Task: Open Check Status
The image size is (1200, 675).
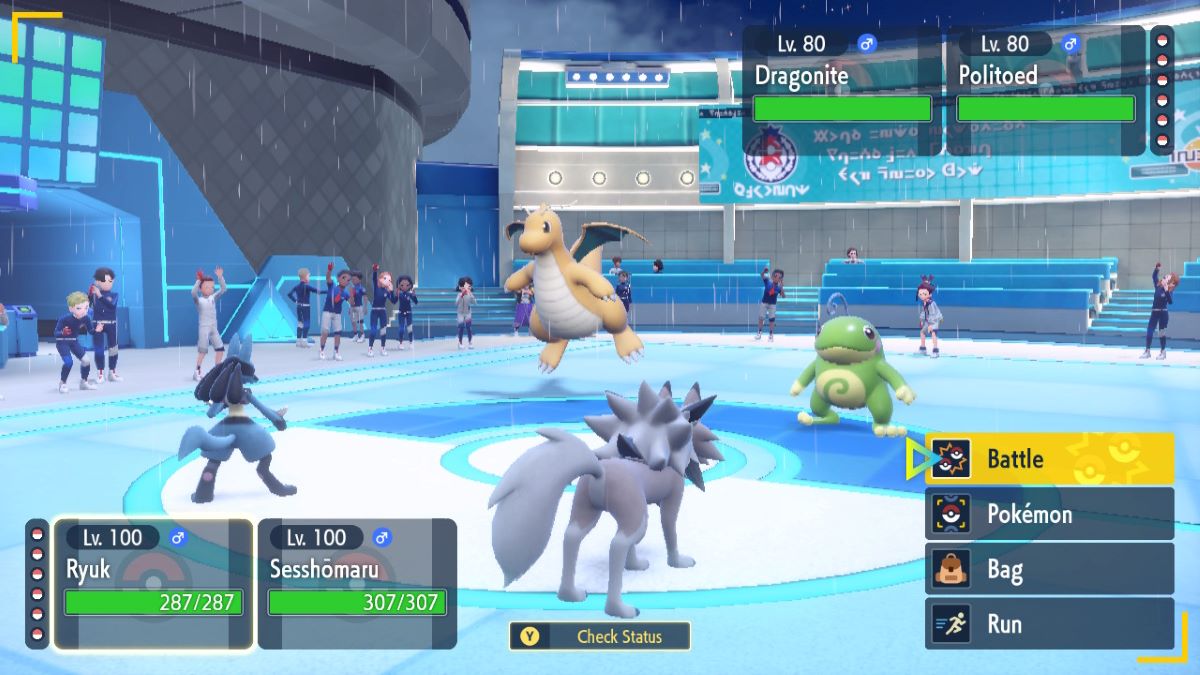Action: click(x=600, y=636)
